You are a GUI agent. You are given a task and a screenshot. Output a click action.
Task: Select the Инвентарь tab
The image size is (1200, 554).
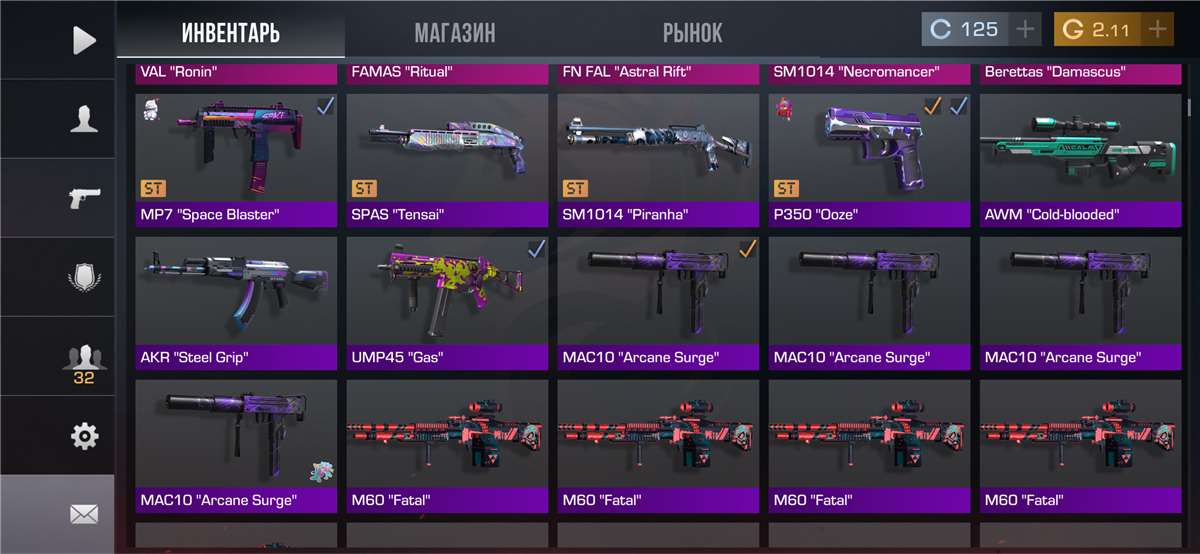231,32
